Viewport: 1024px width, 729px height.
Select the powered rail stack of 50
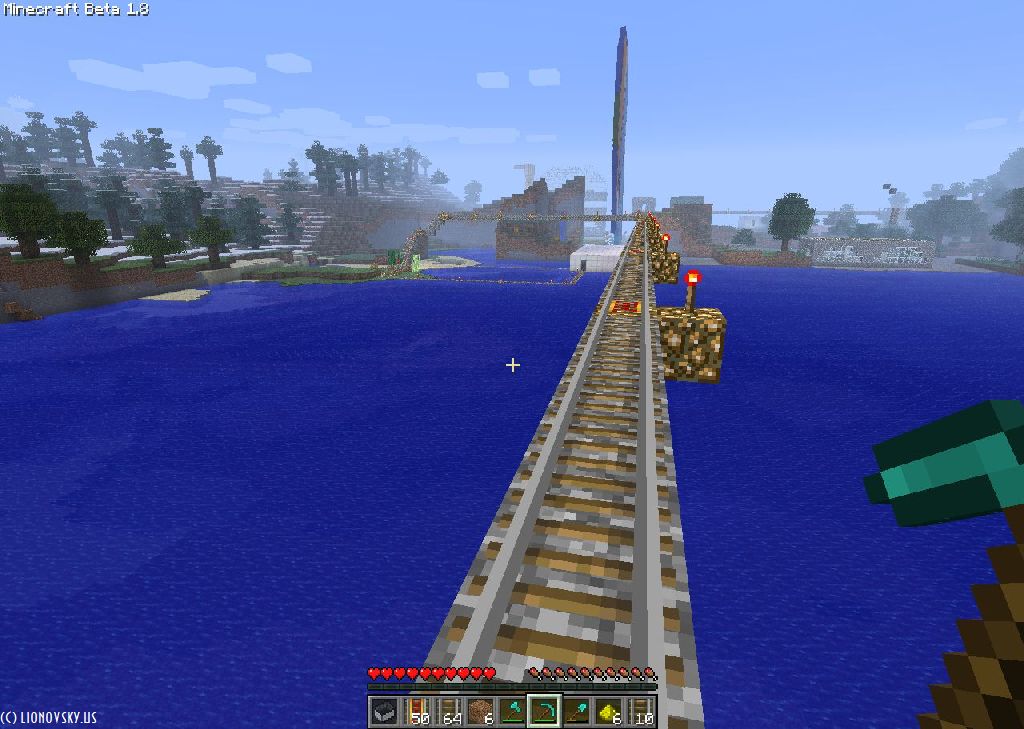(416, 711)
